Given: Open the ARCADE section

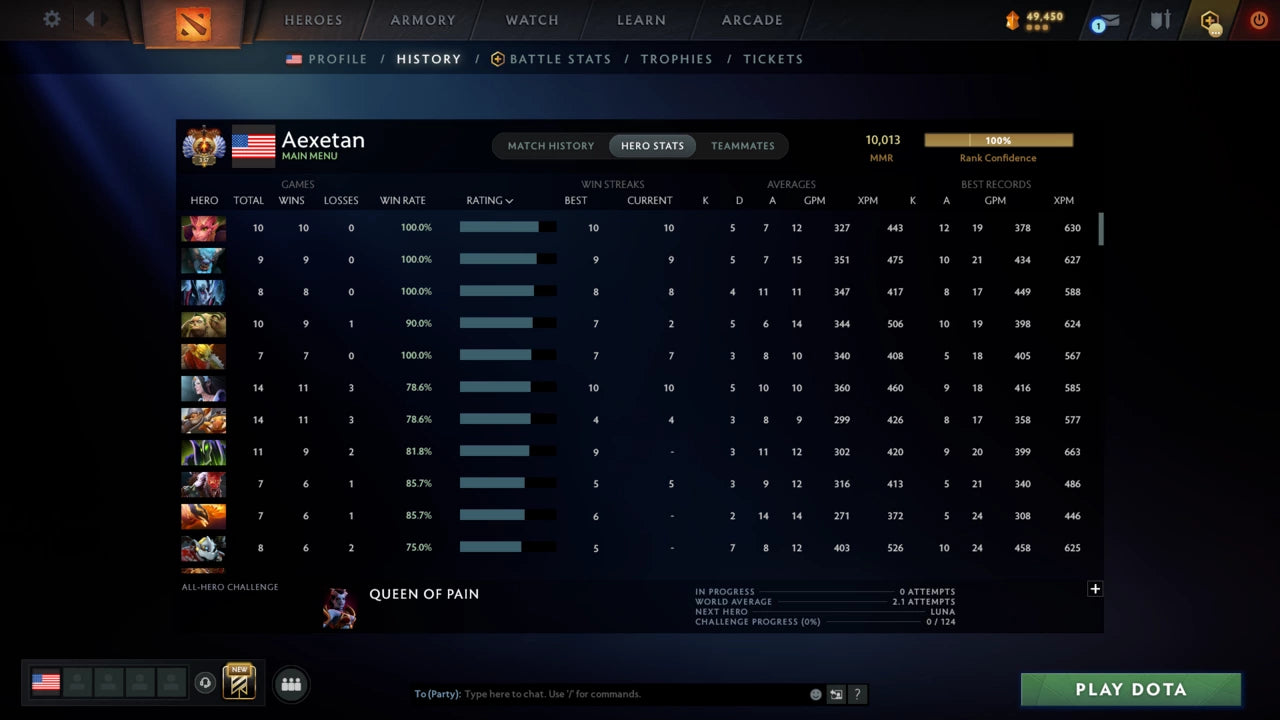Looking at the screenshot, I should click(751, 19).
